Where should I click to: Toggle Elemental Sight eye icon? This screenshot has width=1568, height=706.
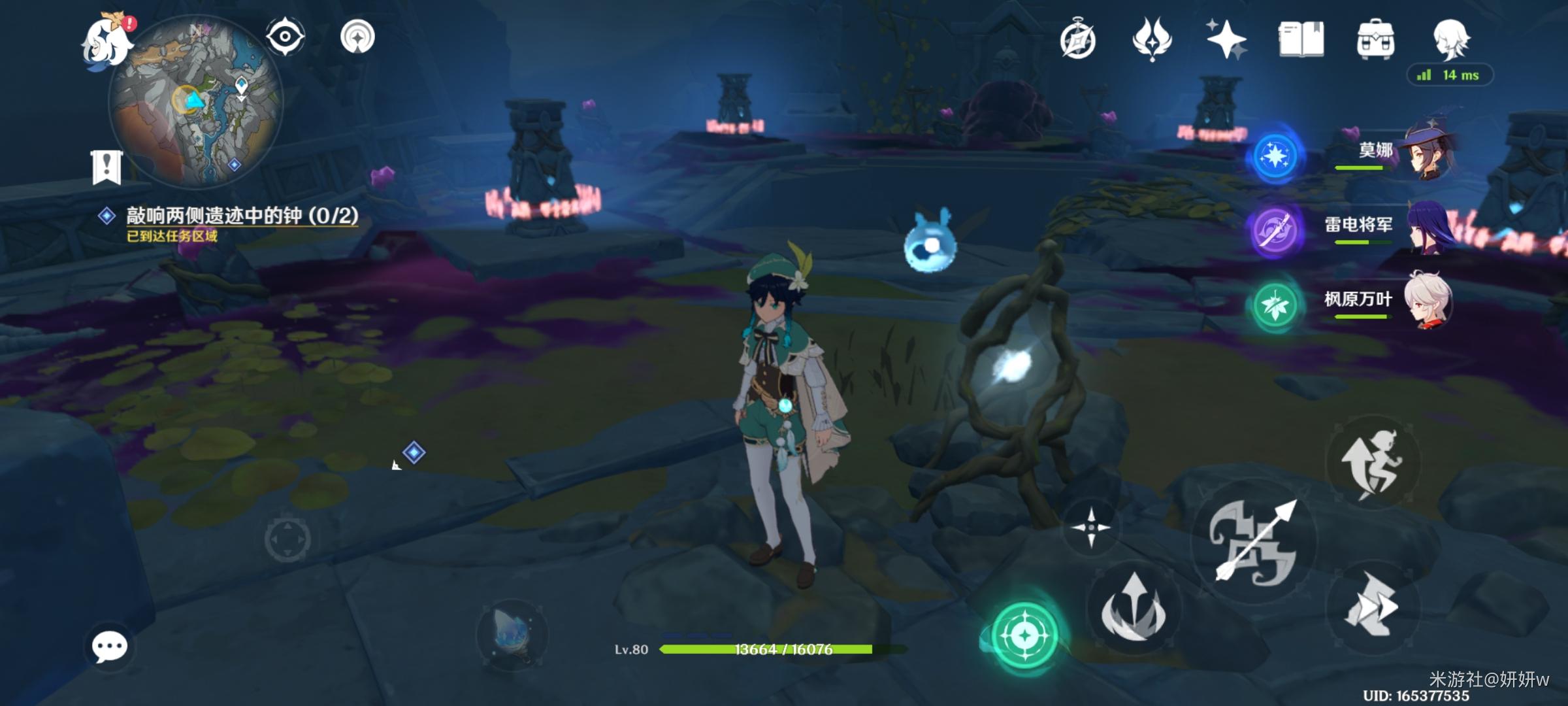[x=285, y=36]
